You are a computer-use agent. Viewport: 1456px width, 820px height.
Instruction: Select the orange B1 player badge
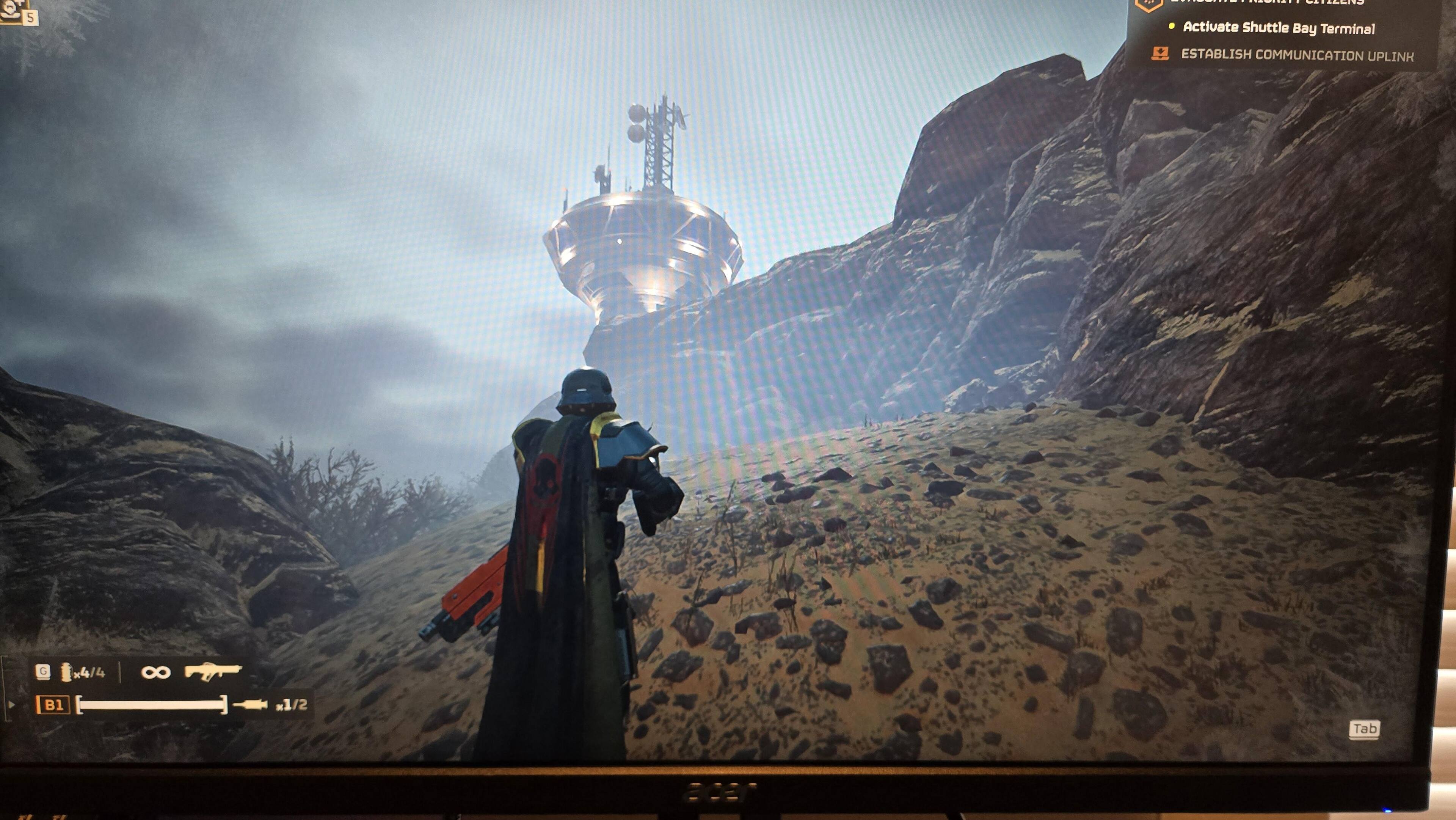pos(53,705)
